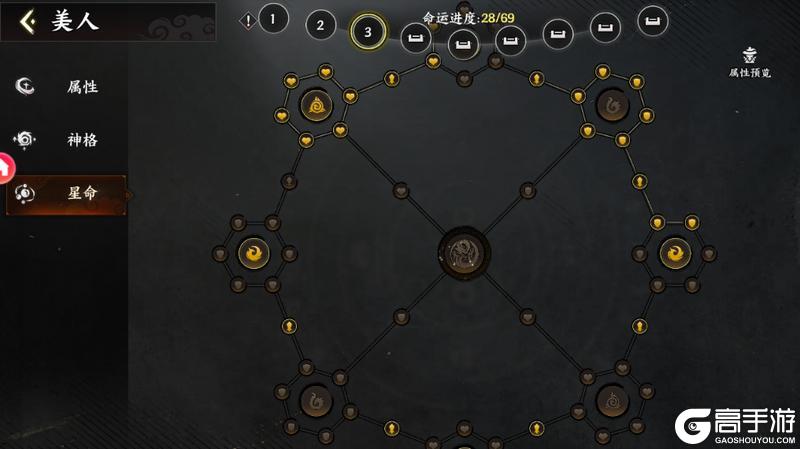Image resolution: width=800 pixels, height=449 pixels.
Task: Select the 星命 tab
Action: (x=67, y=194)
